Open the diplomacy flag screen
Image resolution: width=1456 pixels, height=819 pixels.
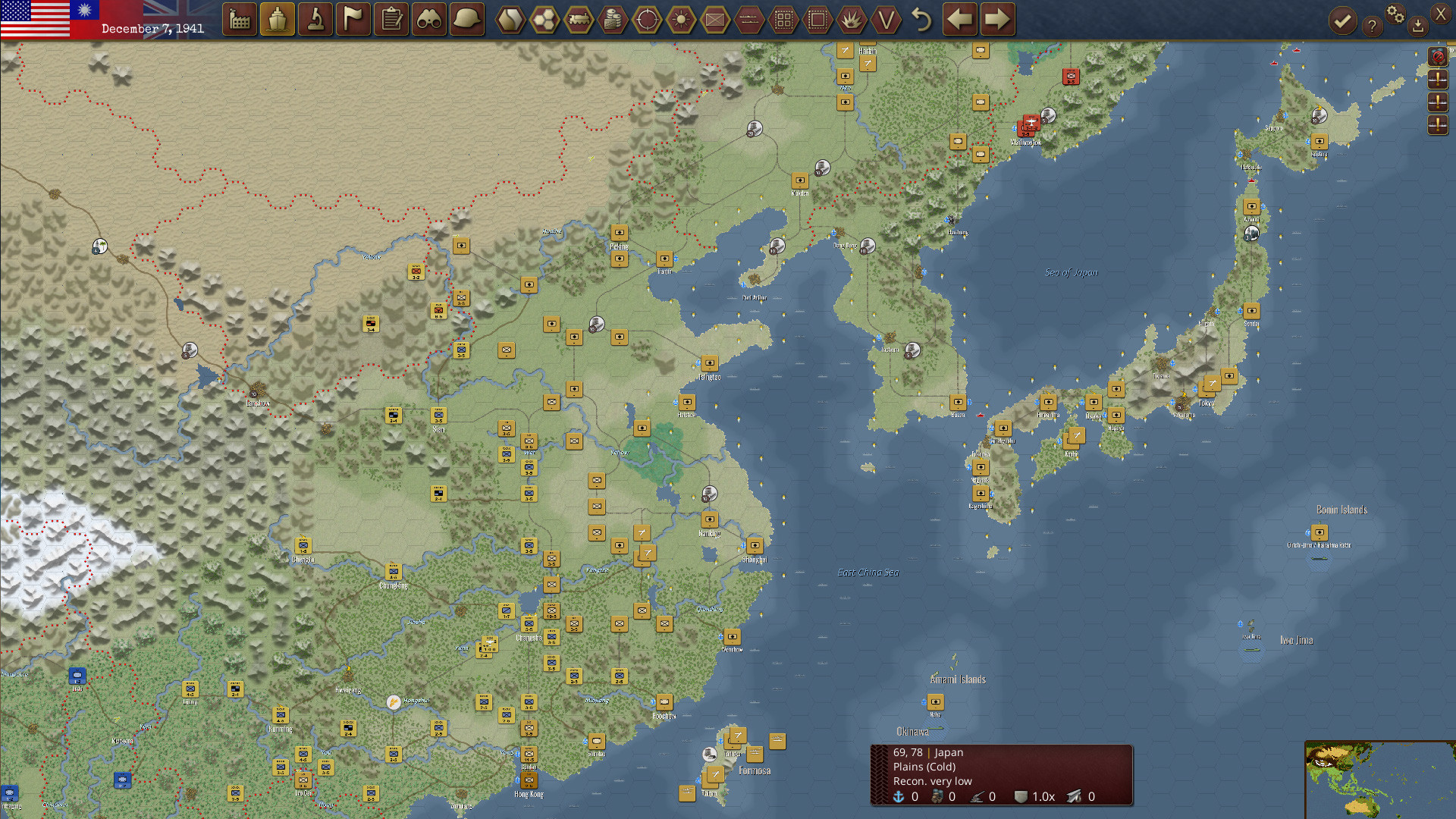353,20
